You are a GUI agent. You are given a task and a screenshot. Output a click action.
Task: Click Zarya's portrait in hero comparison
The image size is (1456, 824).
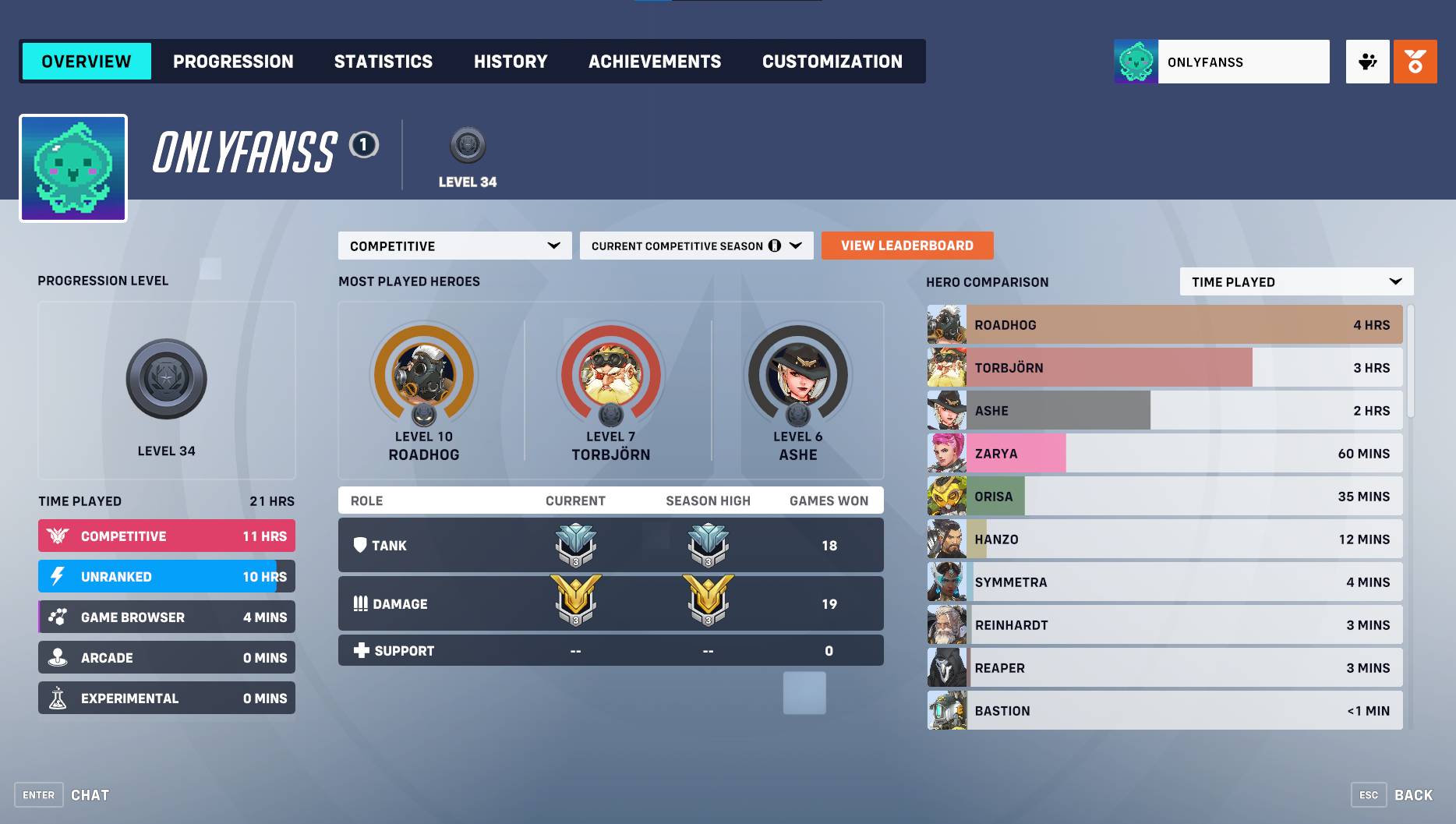pos(945,453)
